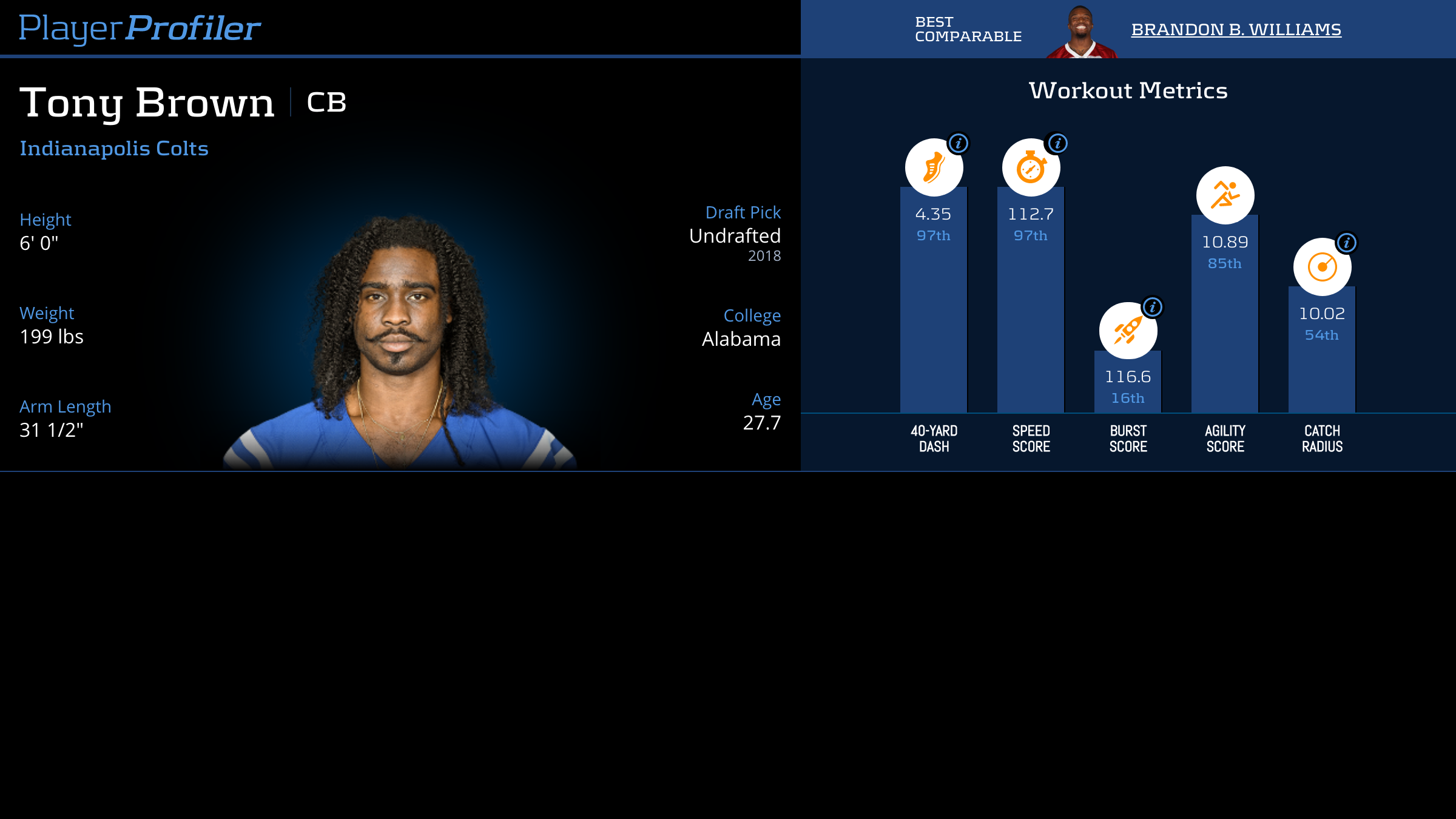Viewport: 1456px width, 819px height.
Task: Show info for the Speed Score metric
Action: click(1057, 144)
